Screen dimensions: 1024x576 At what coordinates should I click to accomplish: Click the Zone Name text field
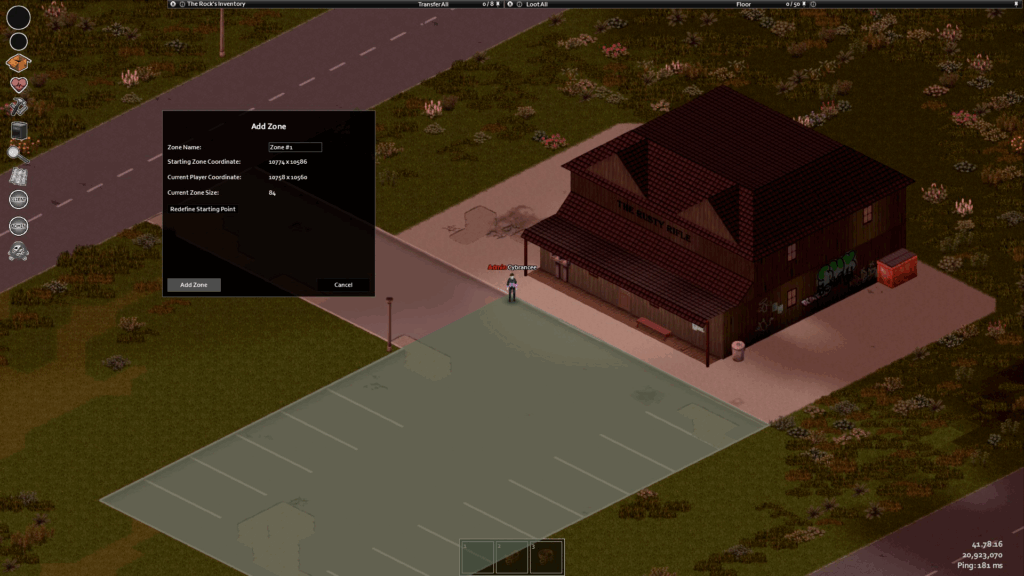pos(295,147)
